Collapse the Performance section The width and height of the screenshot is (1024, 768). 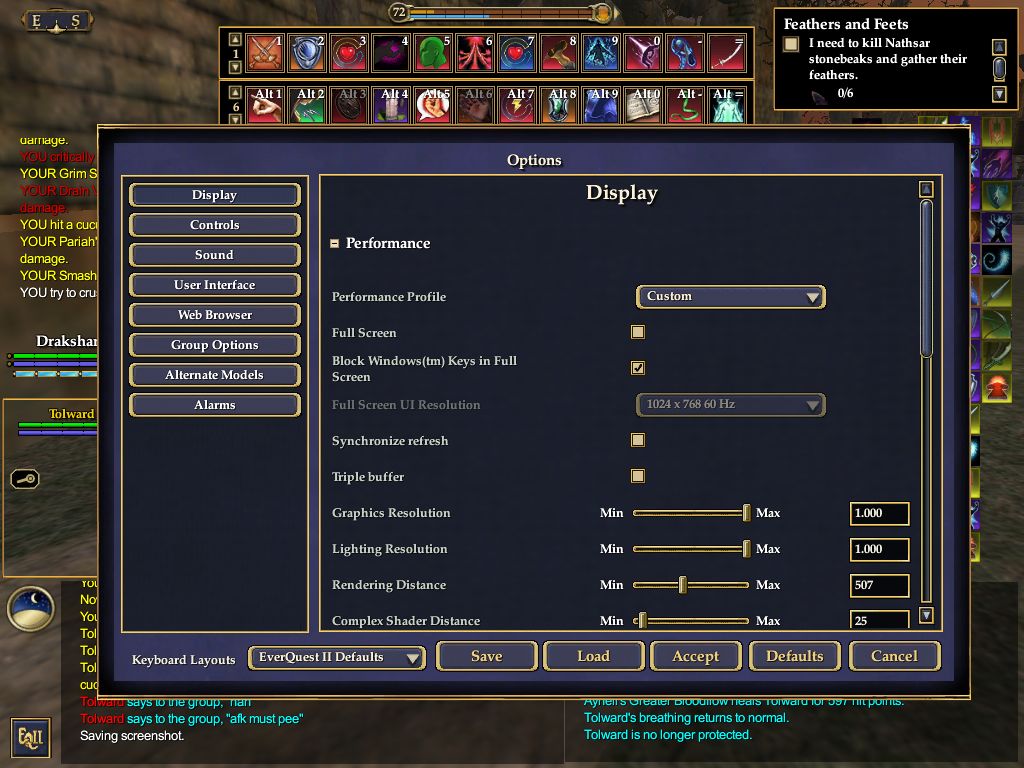[x=335, y=243]
